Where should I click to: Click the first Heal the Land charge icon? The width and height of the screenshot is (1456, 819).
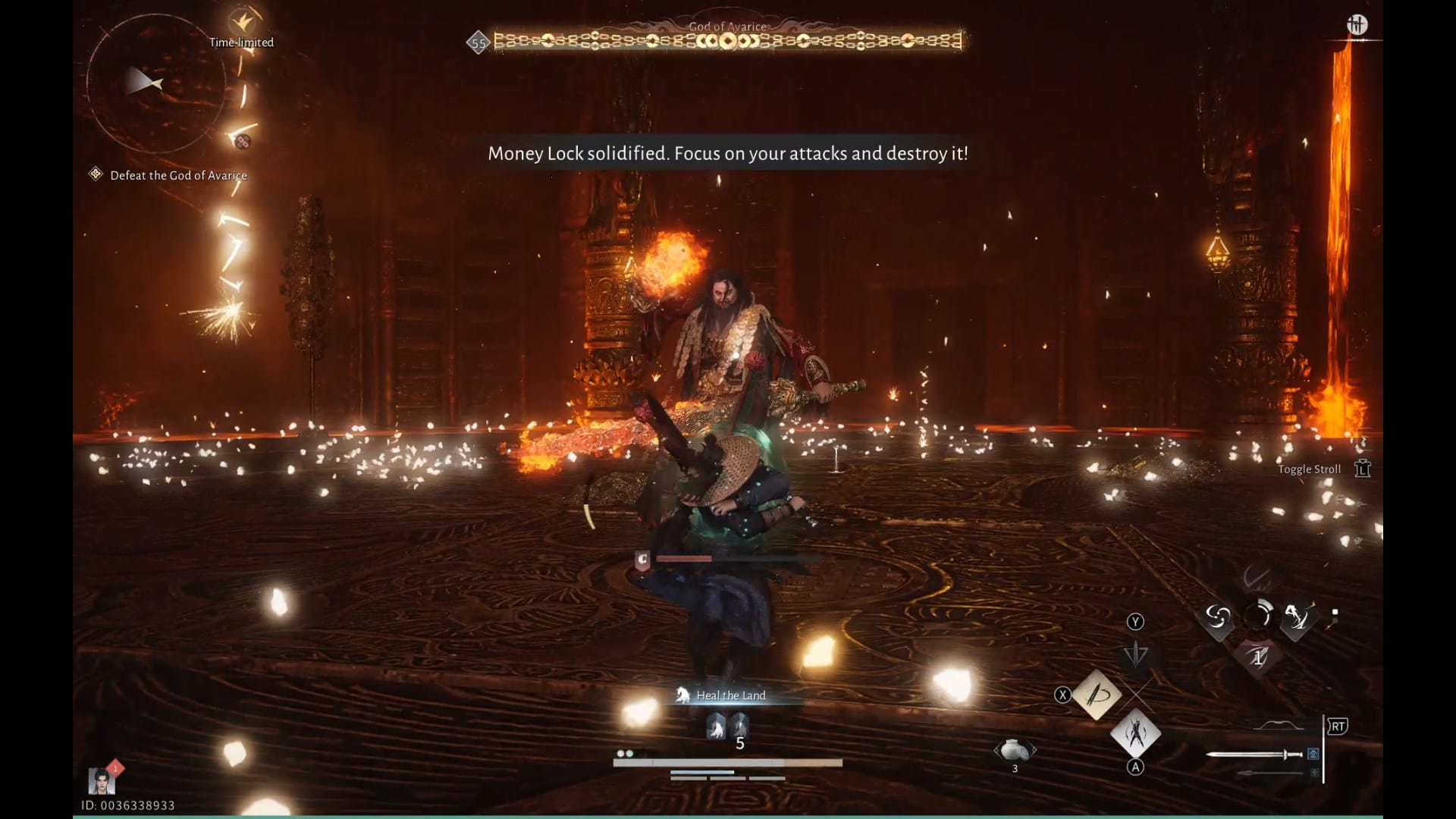[x=717, y=726]
